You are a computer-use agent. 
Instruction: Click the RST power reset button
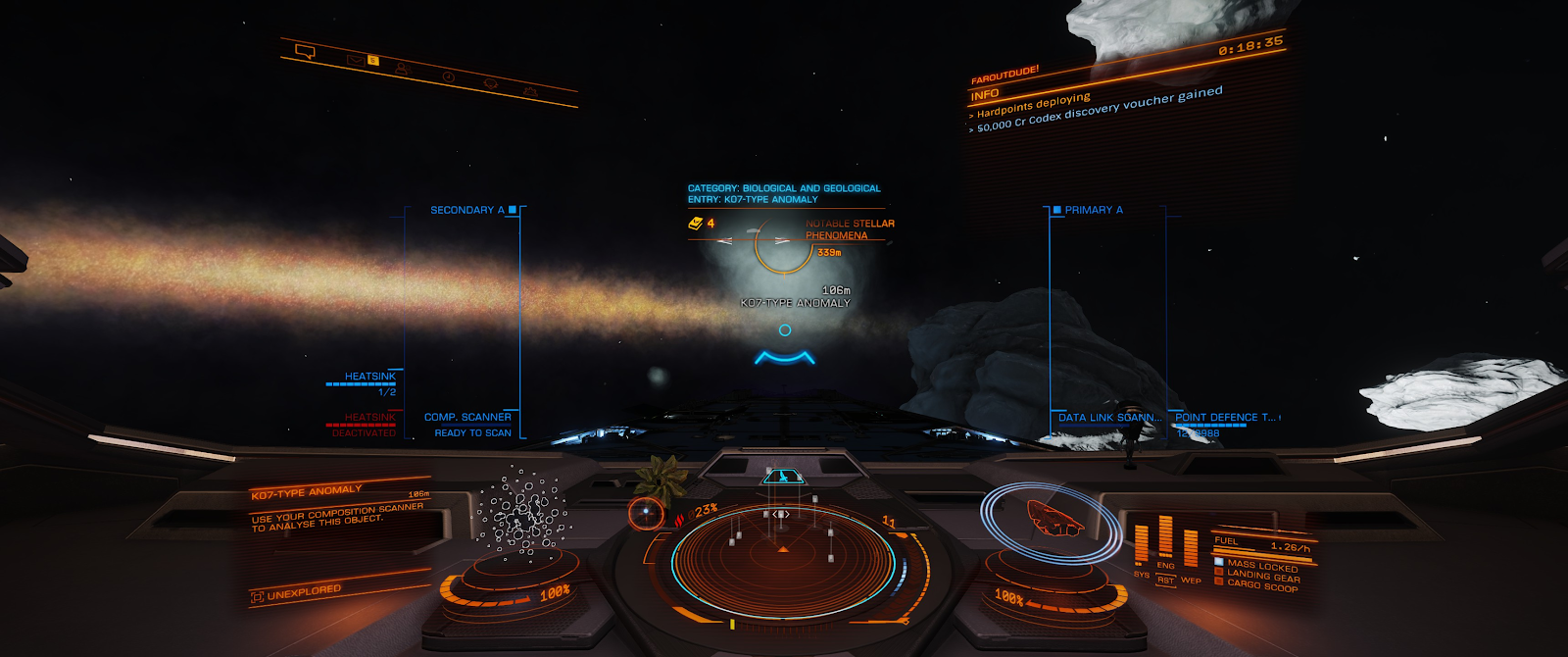pyautogui.click(x=1165, y=581)
